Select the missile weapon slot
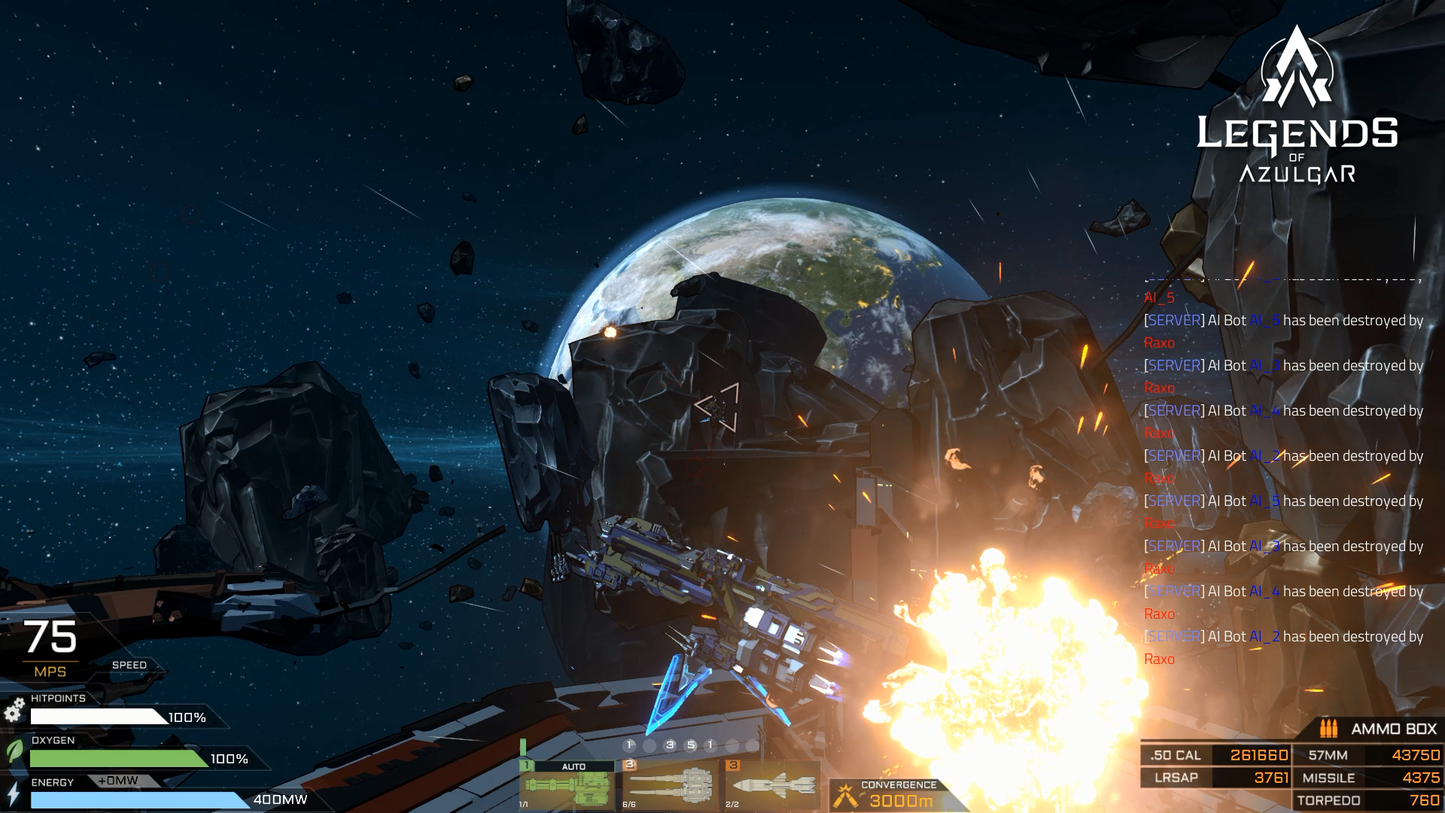Screen dimensions: 1445x813 771,785
